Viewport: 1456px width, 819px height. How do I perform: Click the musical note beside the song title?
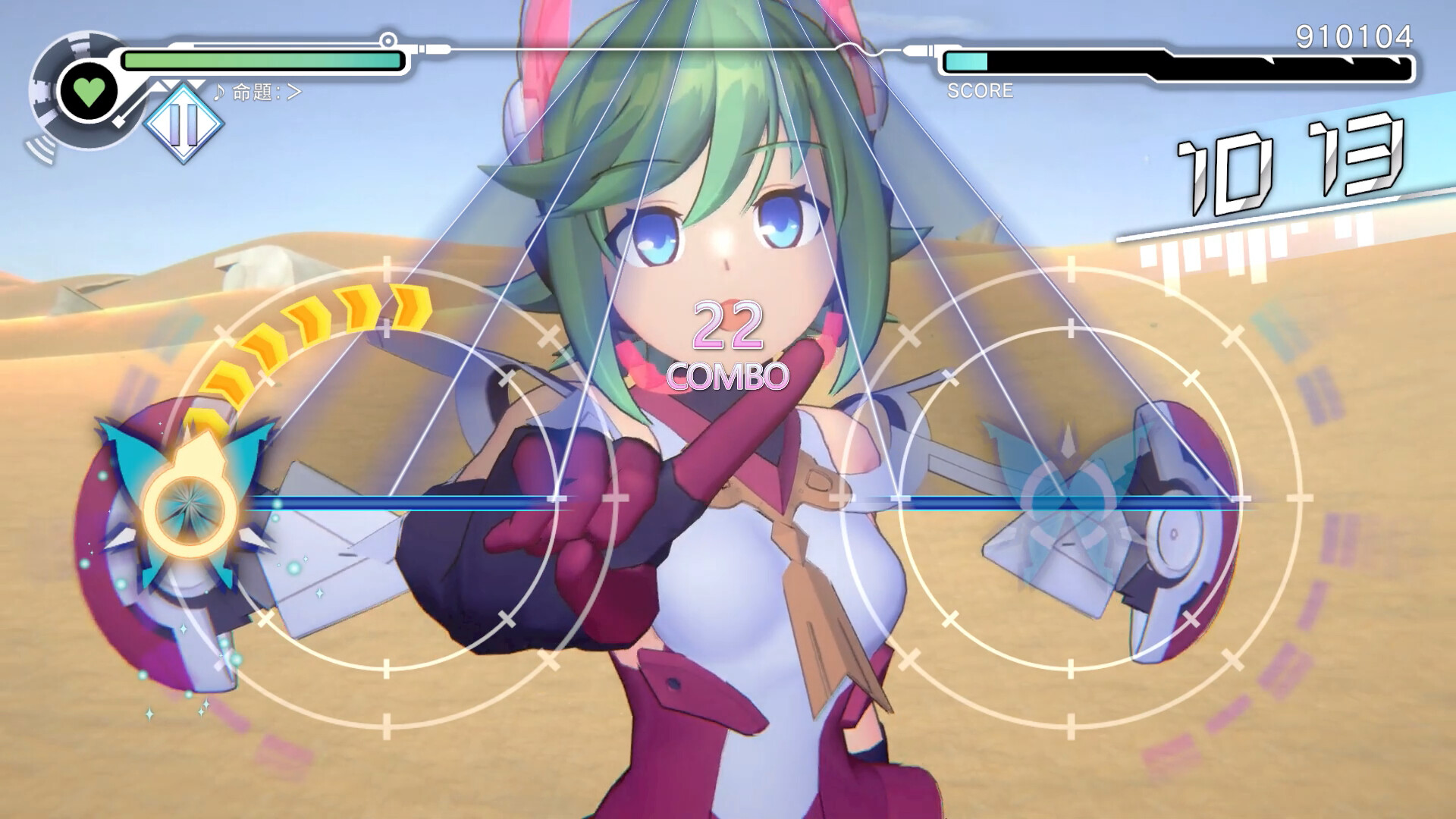219,93
